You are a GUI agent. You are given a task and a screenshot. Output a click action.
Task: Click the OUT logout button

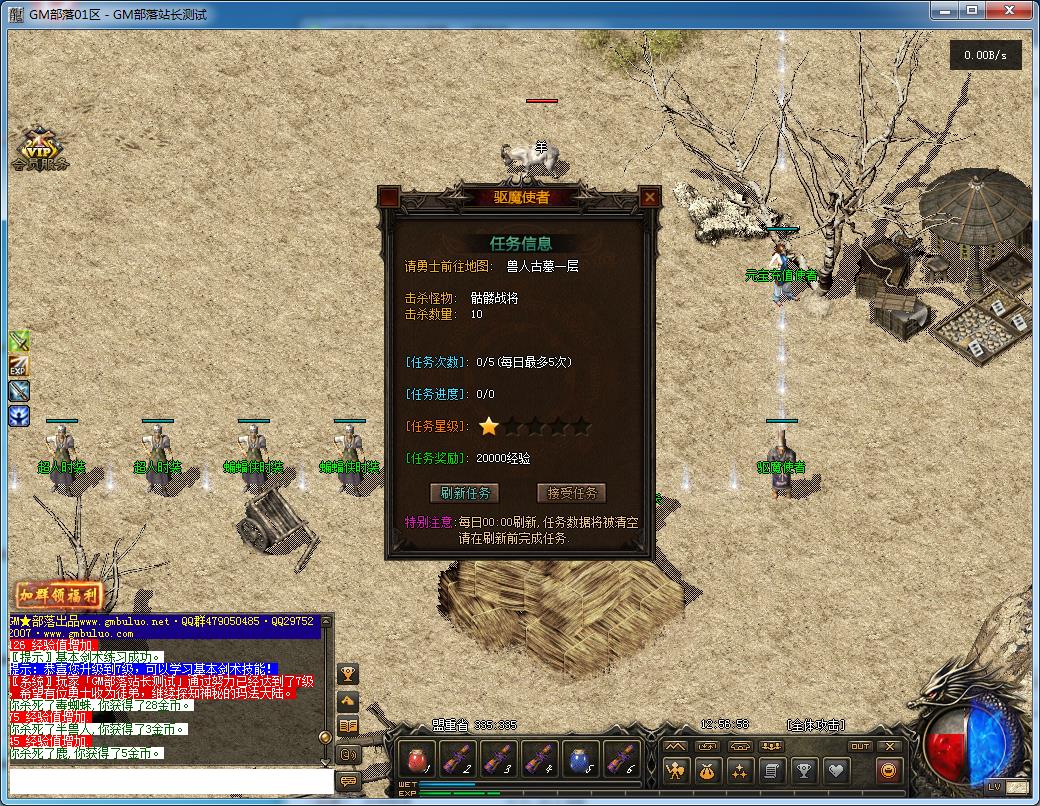click(860, 746)
